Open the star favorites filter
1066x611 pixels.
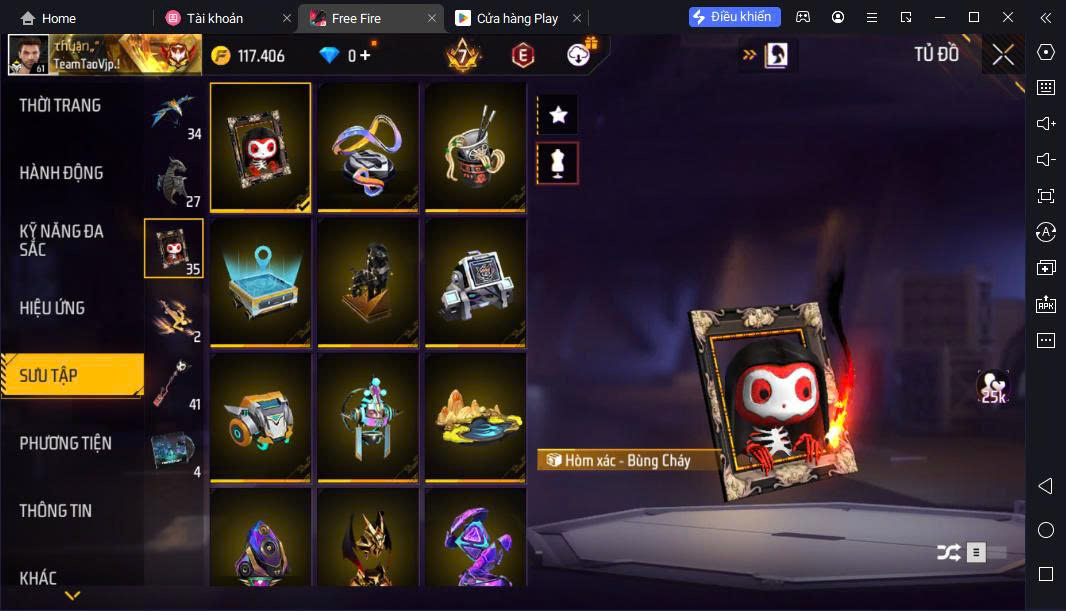click(558, 115)
